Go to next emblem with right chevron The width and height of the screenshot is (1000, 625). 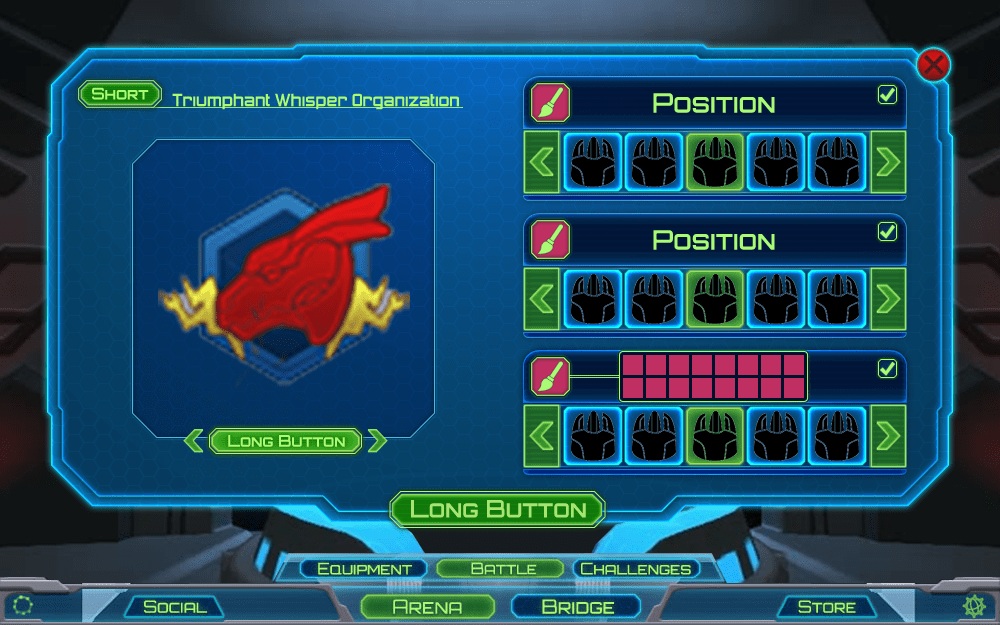pos(376,441)
